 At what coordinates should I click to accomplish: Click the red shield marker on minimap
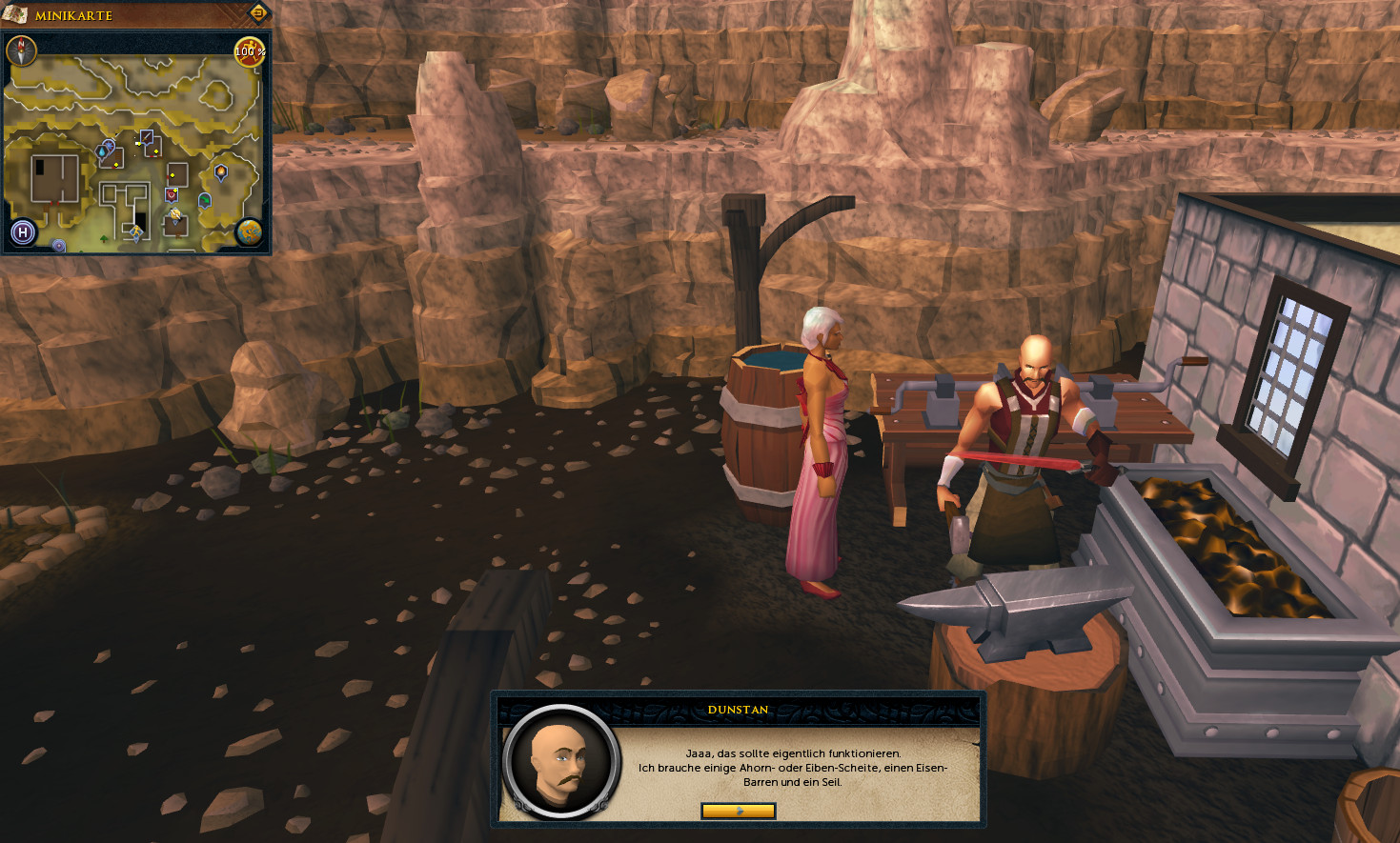[x=172, y=194]
